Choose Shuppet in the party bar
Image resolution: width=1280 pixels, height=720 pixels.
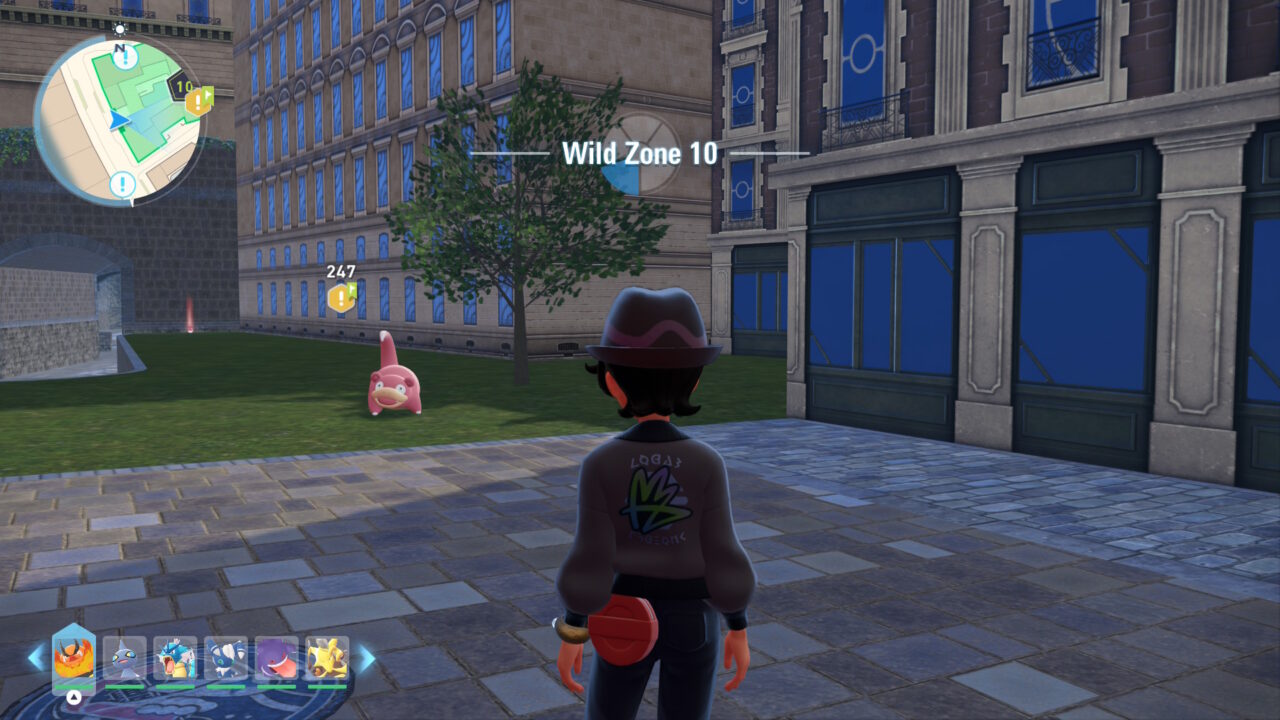[x=124, y=659]
